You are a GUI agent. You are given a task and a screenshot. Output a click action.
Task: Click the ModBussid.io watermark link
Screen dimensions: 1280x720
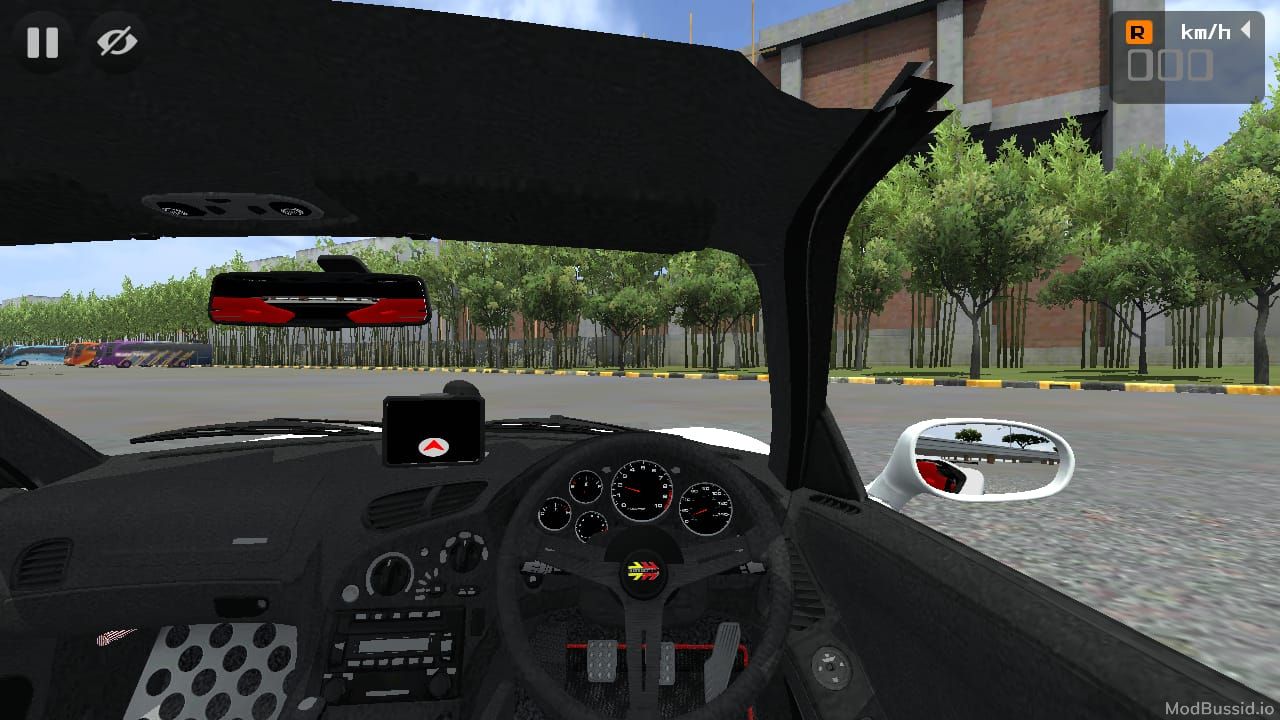tap(1218, 706)
